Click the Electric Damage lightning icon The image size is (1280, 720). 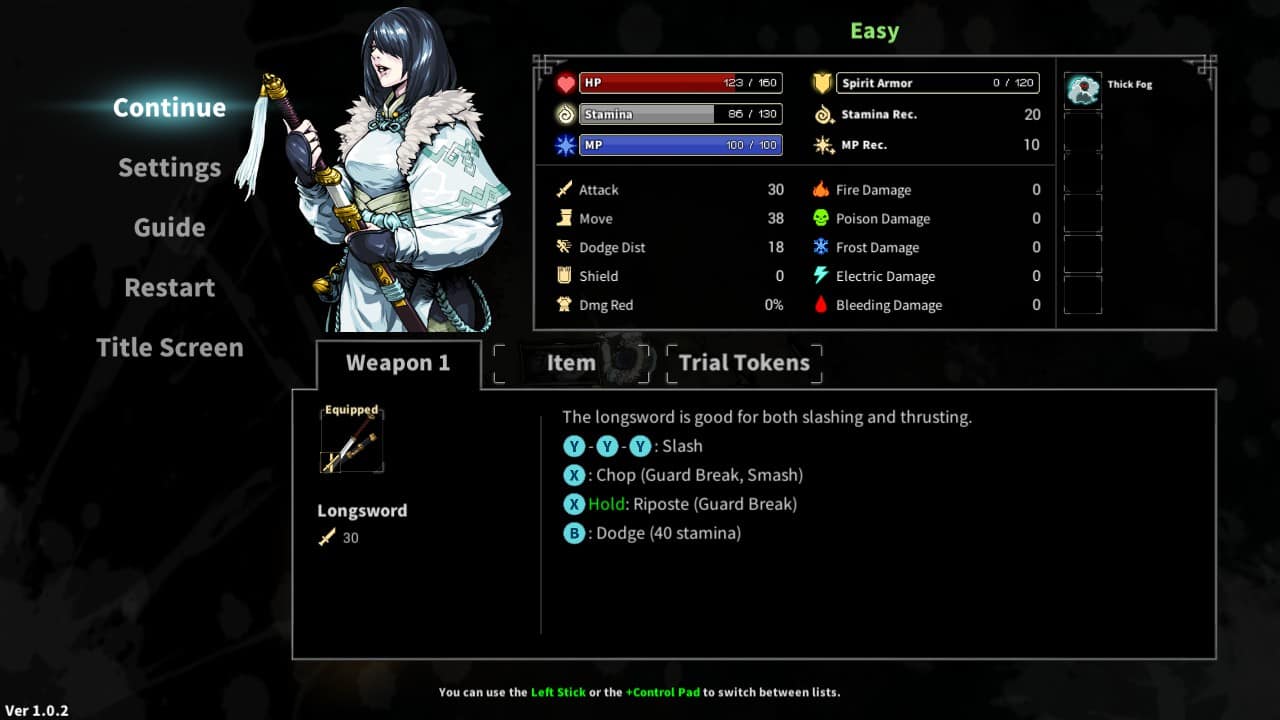pos(824,276)
